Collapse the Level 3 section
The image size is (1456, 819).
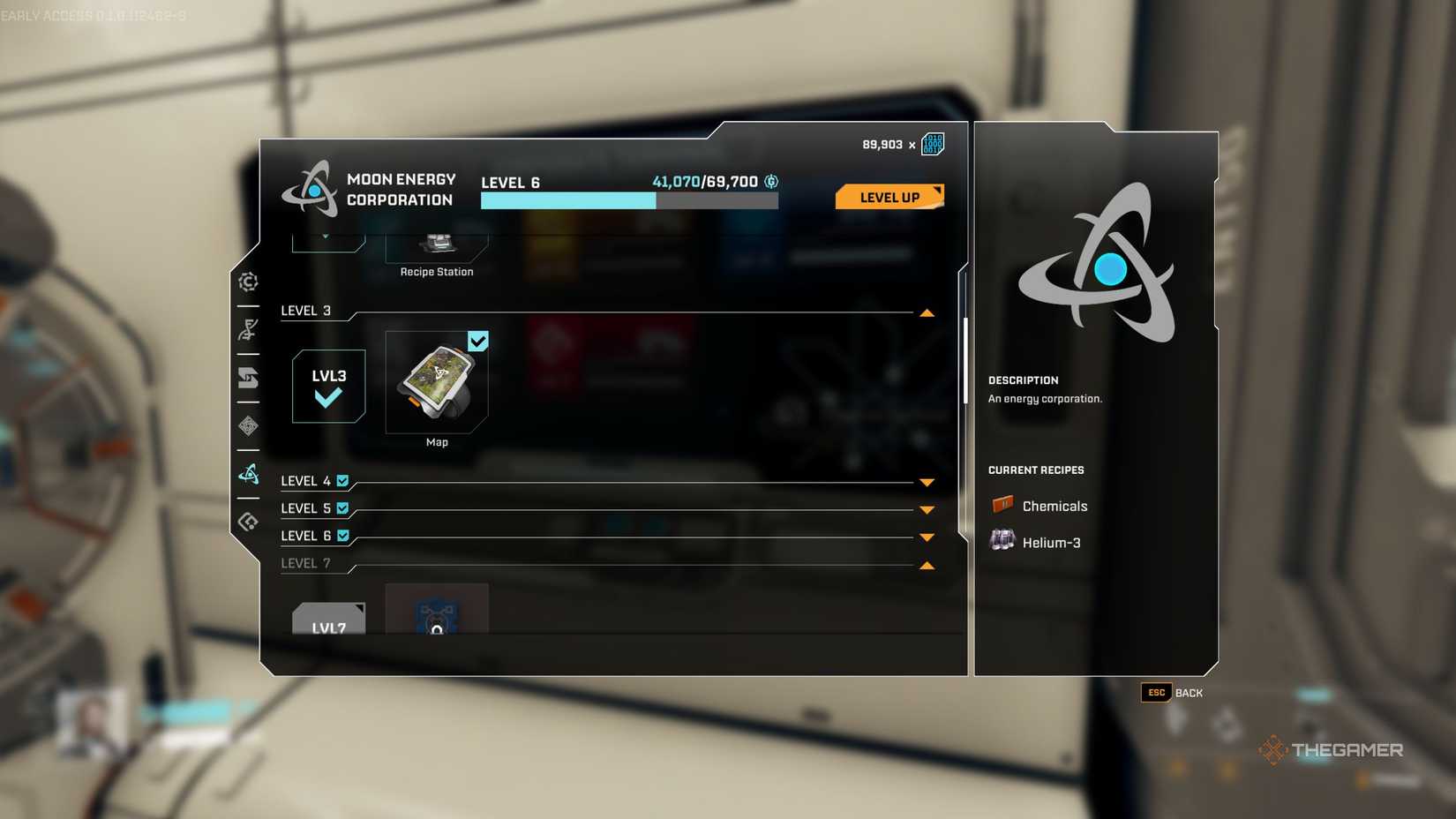[x=926, y=312]
